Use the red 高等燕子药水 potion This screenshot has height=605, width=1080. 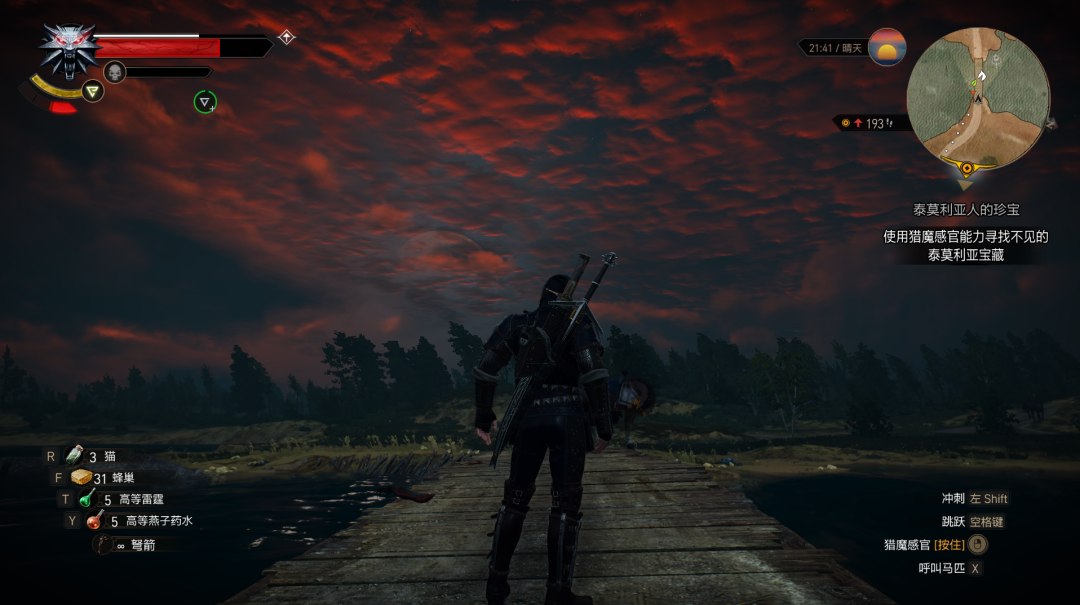[95, 520]
